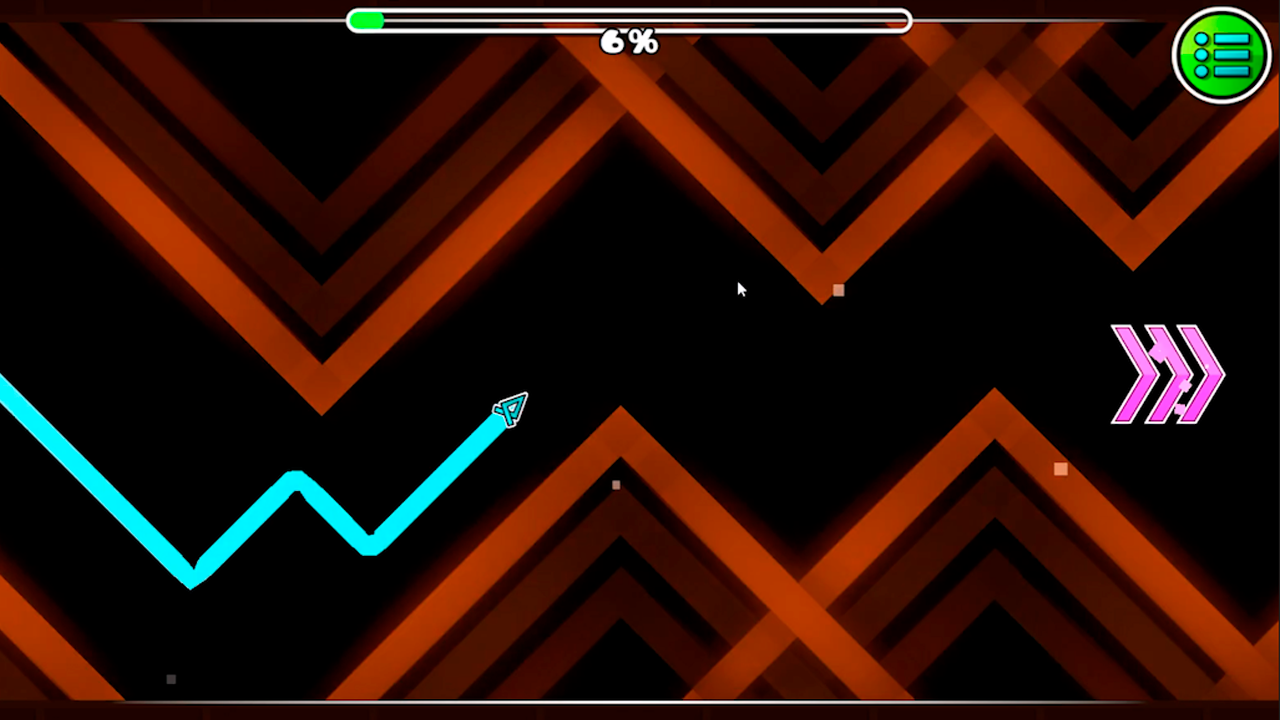Select the 6% progress label
The image size is (1280, 720).
coord(628,42)
